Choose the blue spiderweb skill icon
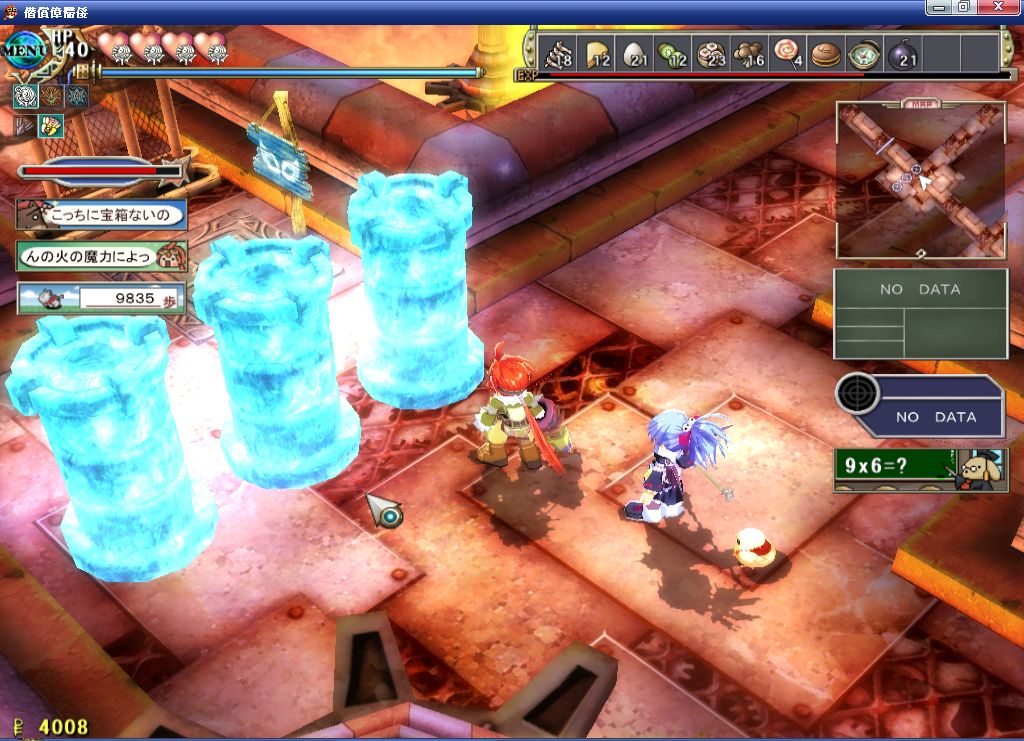1024x741 pixels. [x=76, y=96]
